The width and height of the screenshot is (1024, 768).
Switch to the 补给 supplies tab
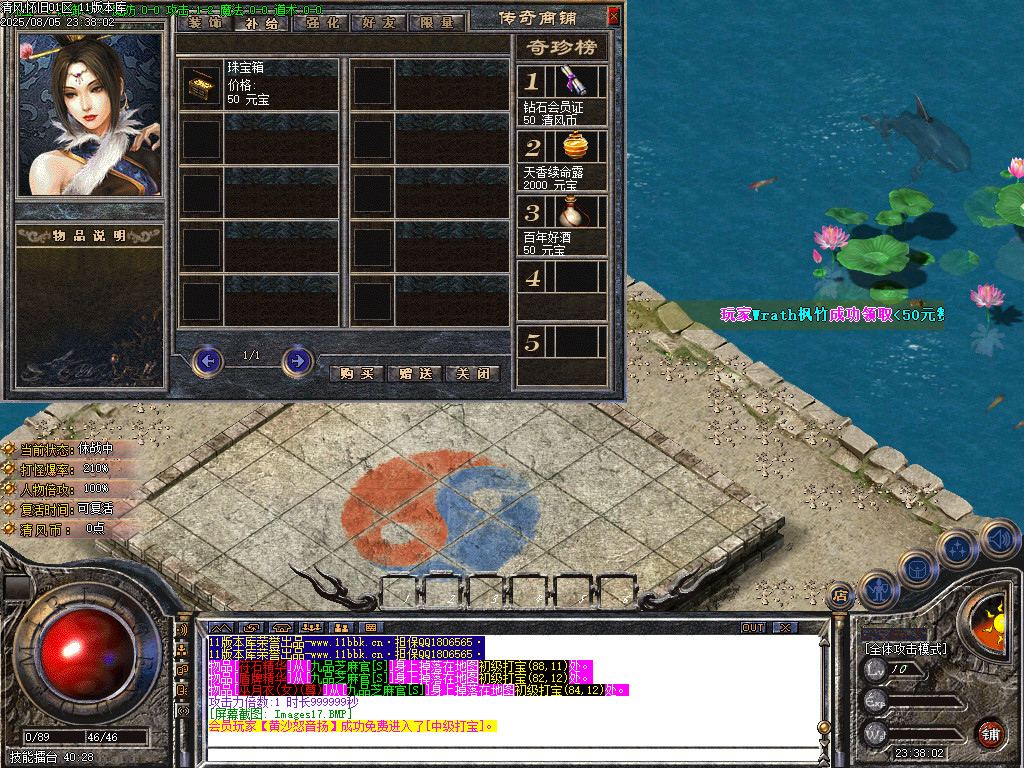pyautogui.click(x=260, y=22)
